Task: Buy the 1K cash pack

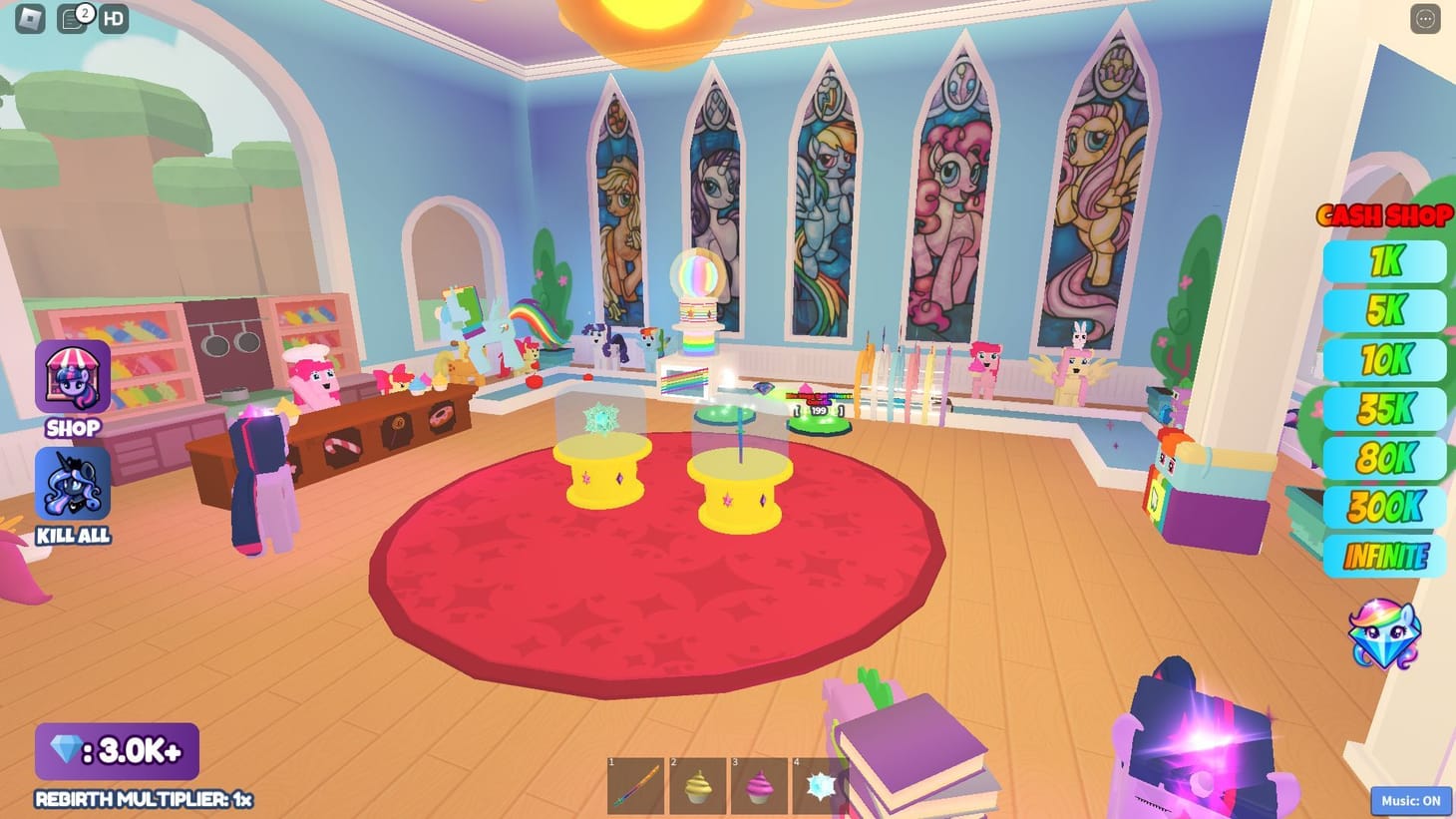Action: tap(1385, 261)
